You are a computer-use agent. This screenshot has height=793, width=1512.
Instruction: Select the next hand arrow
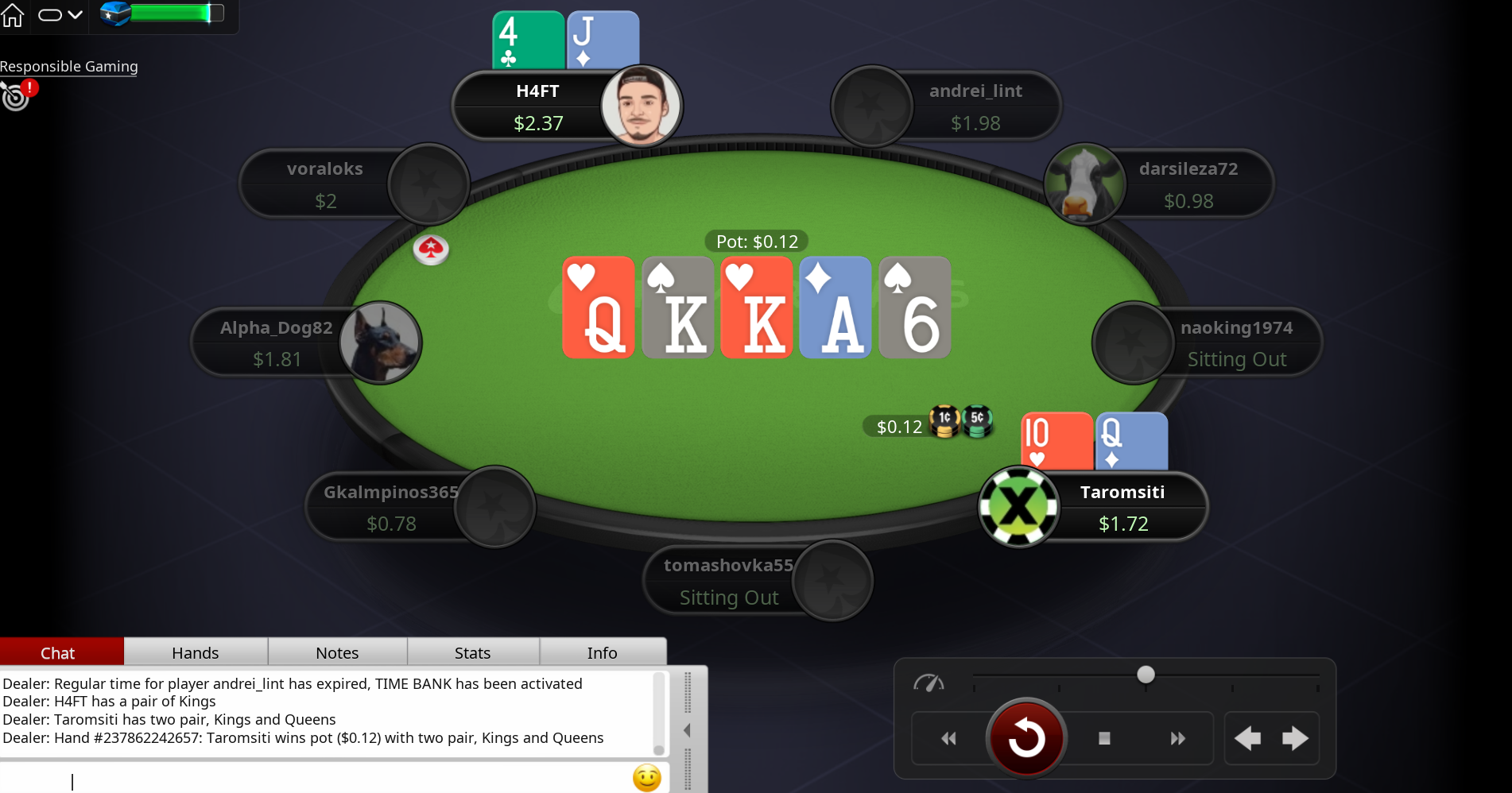1296,738
